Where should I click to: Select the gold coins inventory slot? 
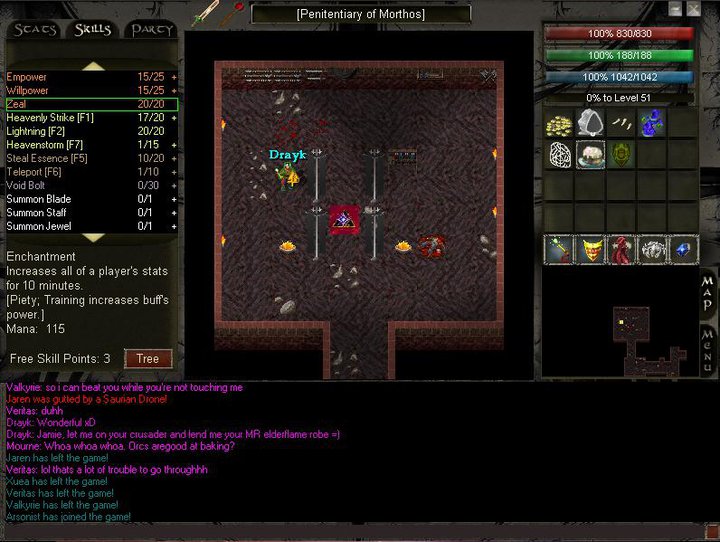(x=560, y=124)
